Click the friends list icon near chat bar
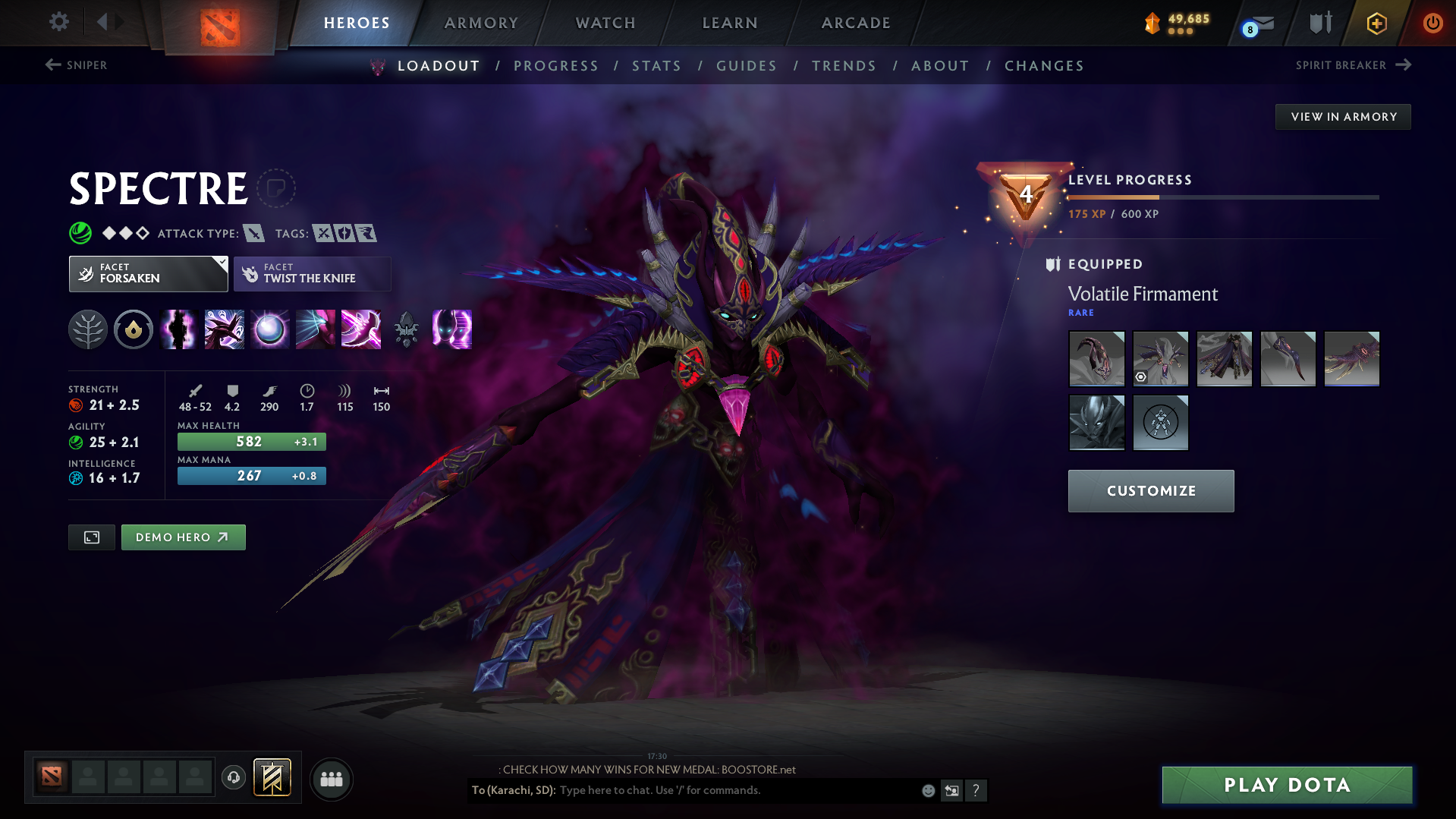 click(x=331, y=779)
